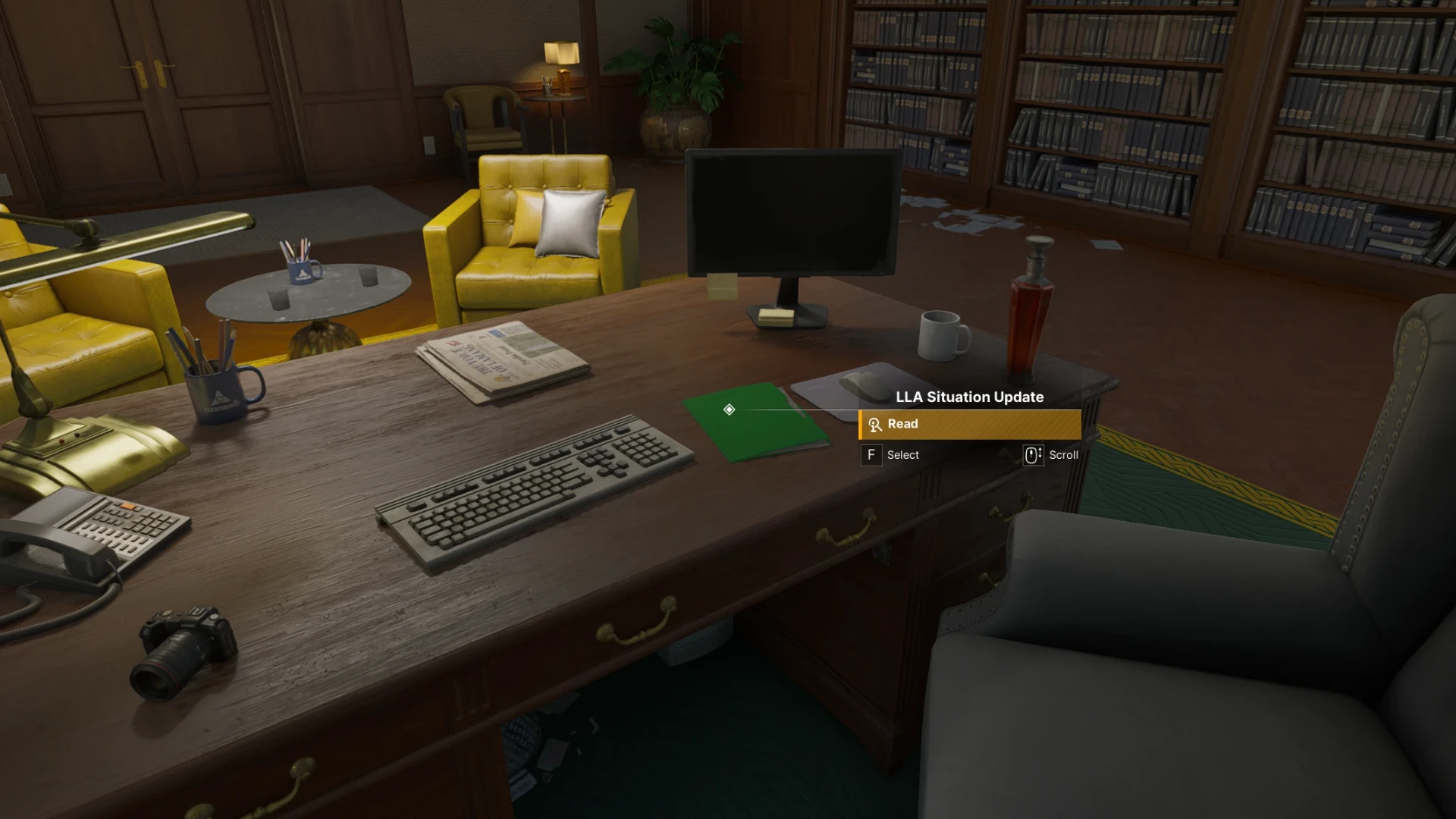Choose the Read option for LLA Situation Update
The height and width of the screenshot is (819, 1456).
(x=969, y=425)
